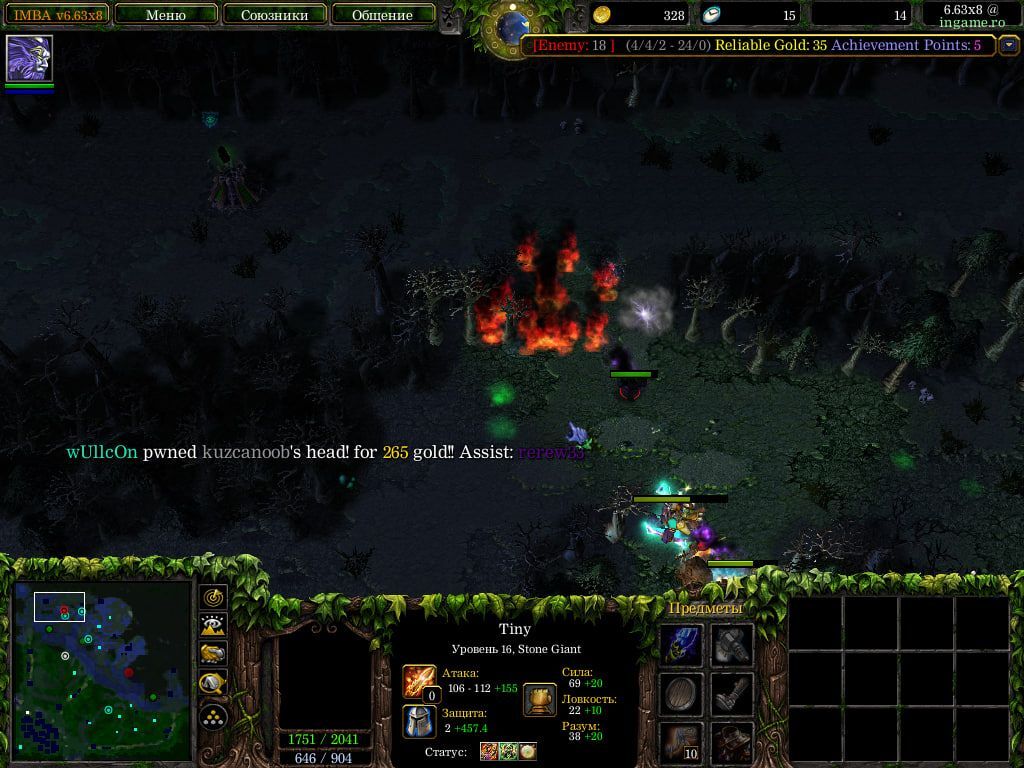The height and width of the screenshot is (768, 1024).
Task: Select the hero portrait icon in top-left
Action: coord(29,58)
